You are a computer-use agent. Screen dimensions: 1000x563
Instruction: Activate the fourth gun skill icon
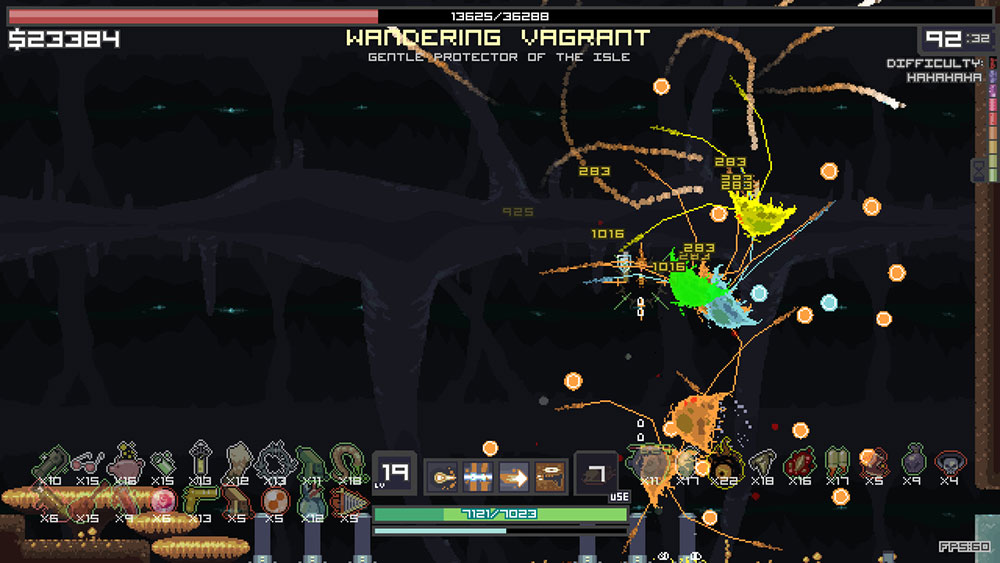pos(550,476)
